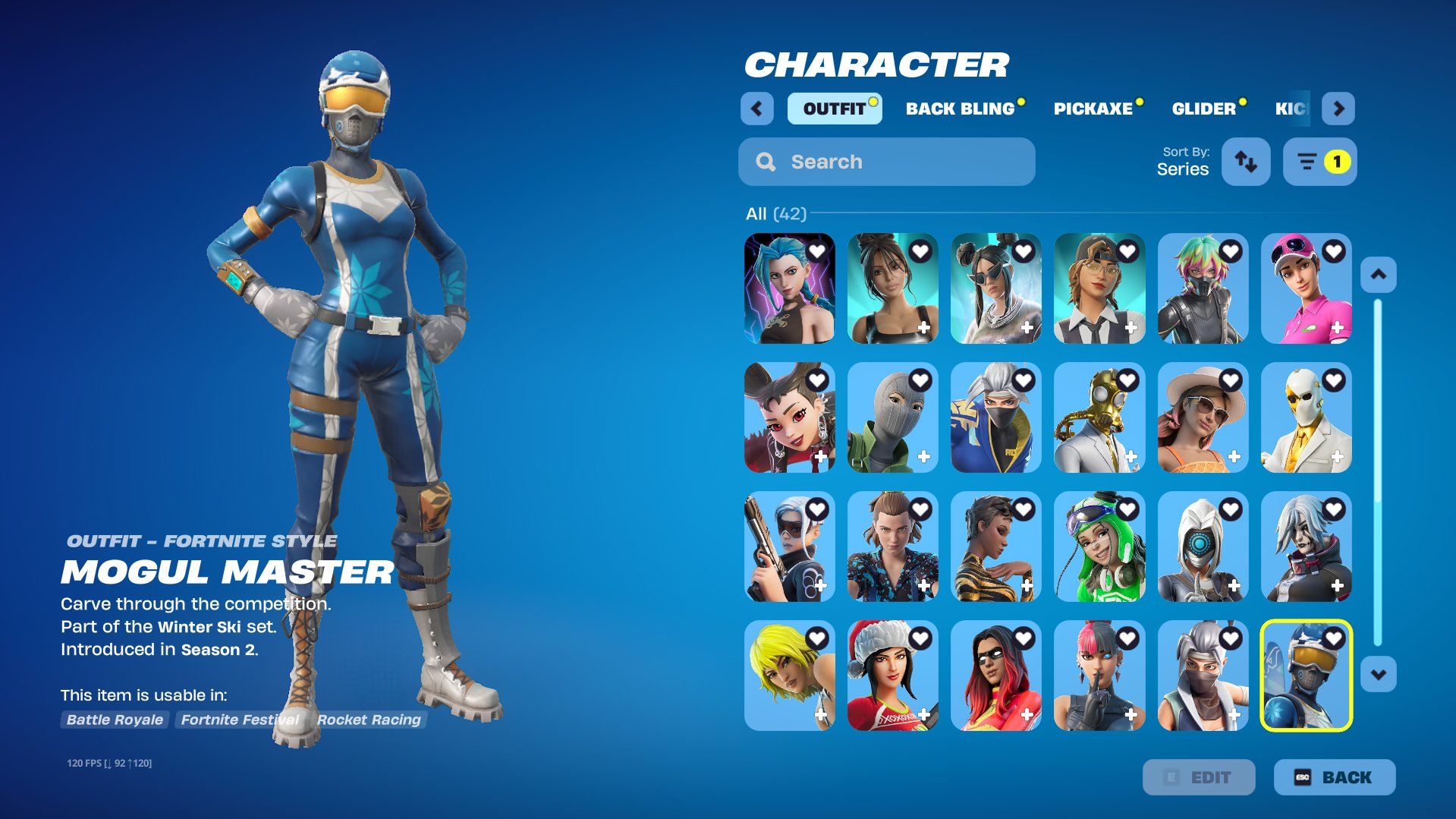
Task: Select the pink golf cap outfit
Action: (x=1306, y=289)
